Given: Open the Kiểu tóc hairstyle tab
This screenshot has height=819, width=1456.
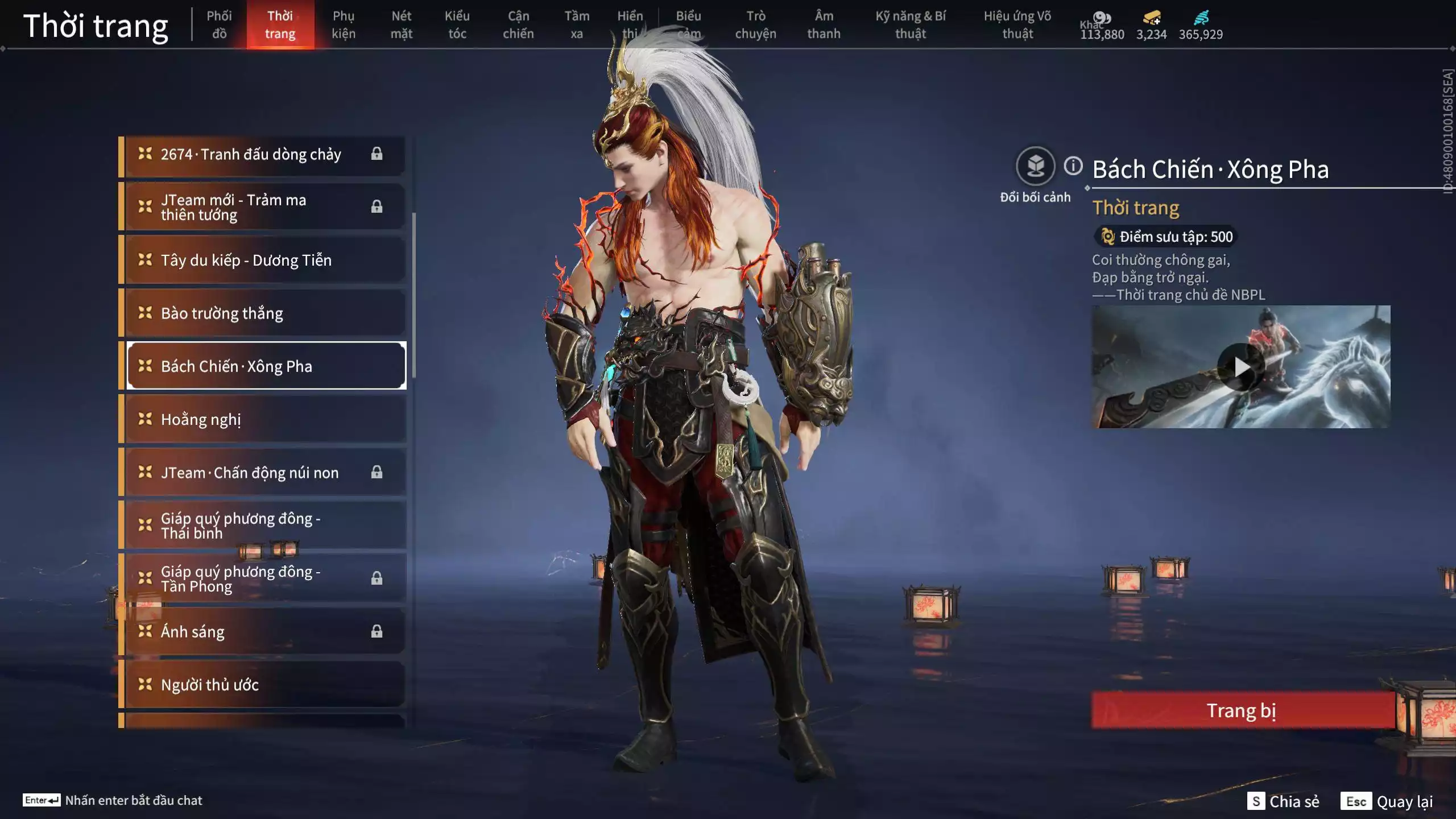Looking at the screenshot, I should coord(457,25).
